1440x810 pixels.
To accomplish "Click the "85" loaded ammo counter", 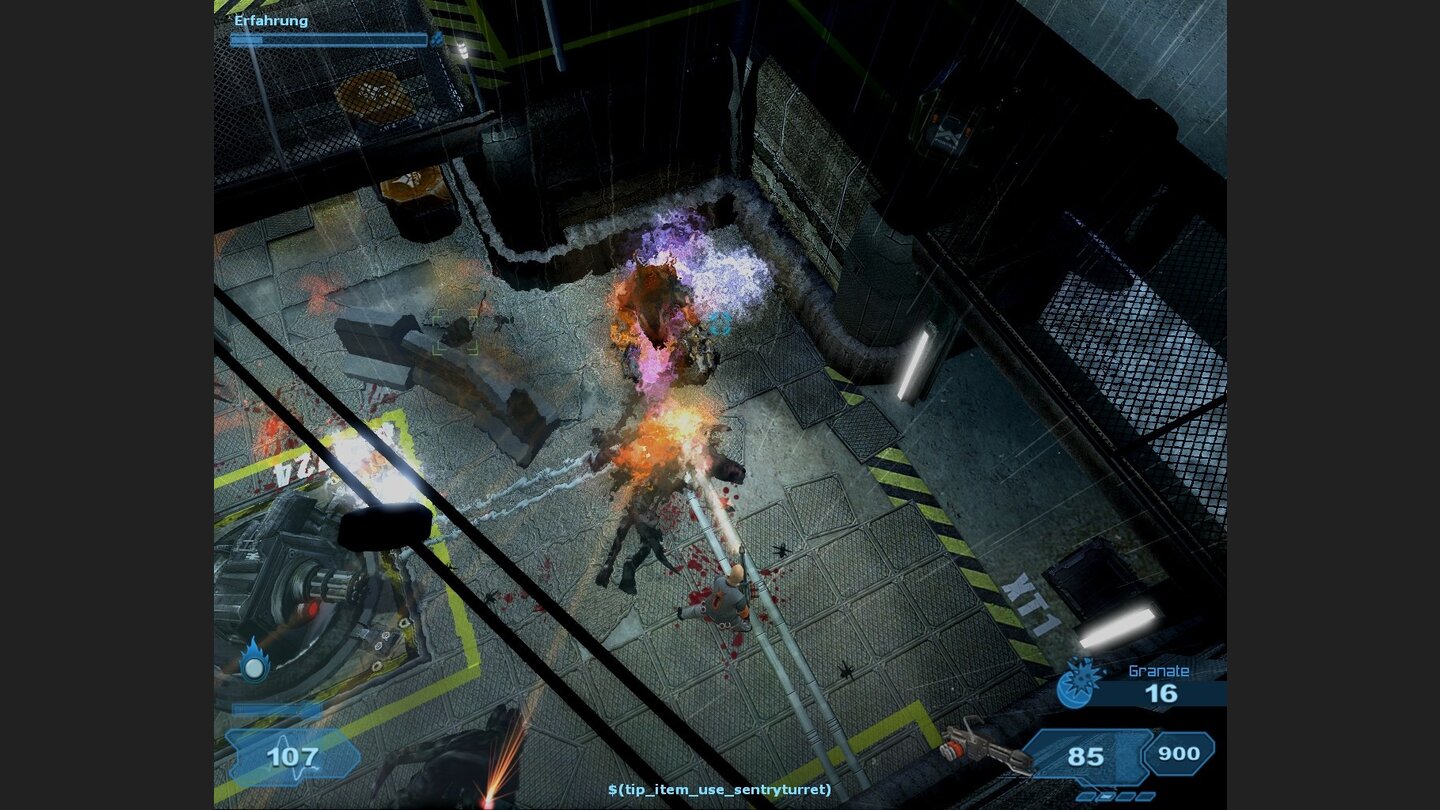I will tap(1085, 755).
